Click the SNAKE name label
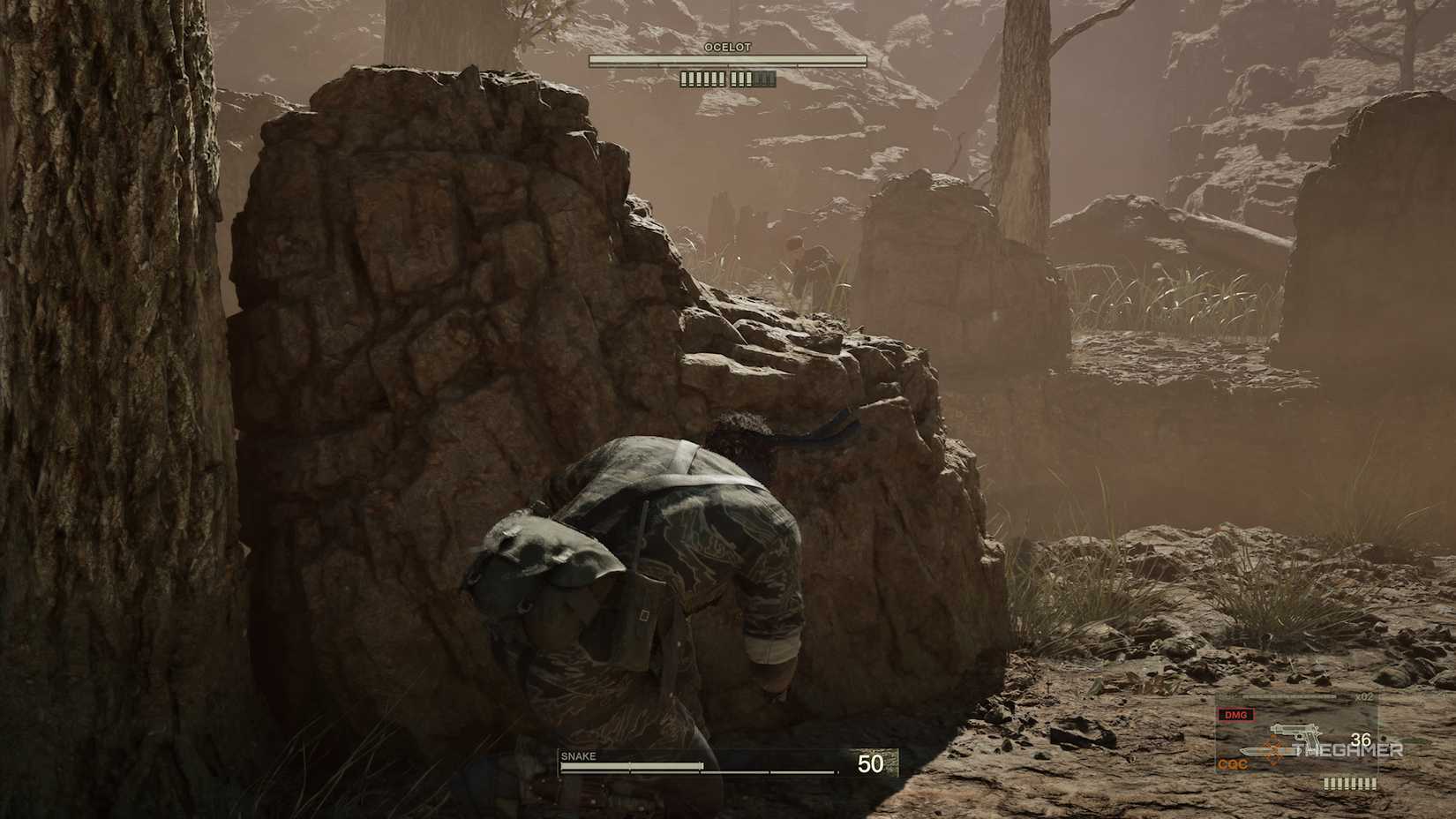The width and height of the screenshot is (1456, 819). [x=578, y=756]
